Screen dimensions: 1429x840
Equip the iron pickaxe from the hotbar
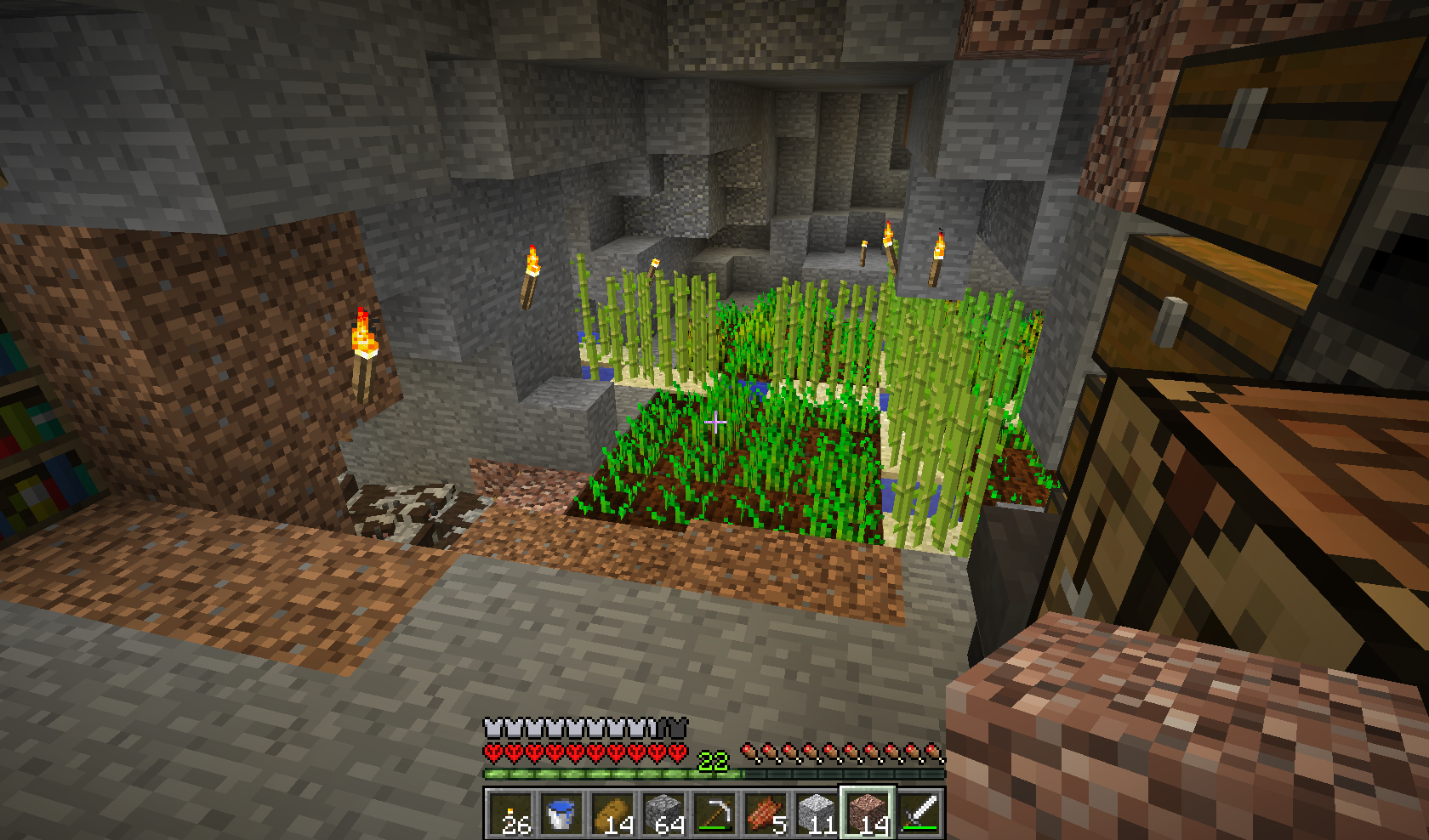(x=714, y=814)
